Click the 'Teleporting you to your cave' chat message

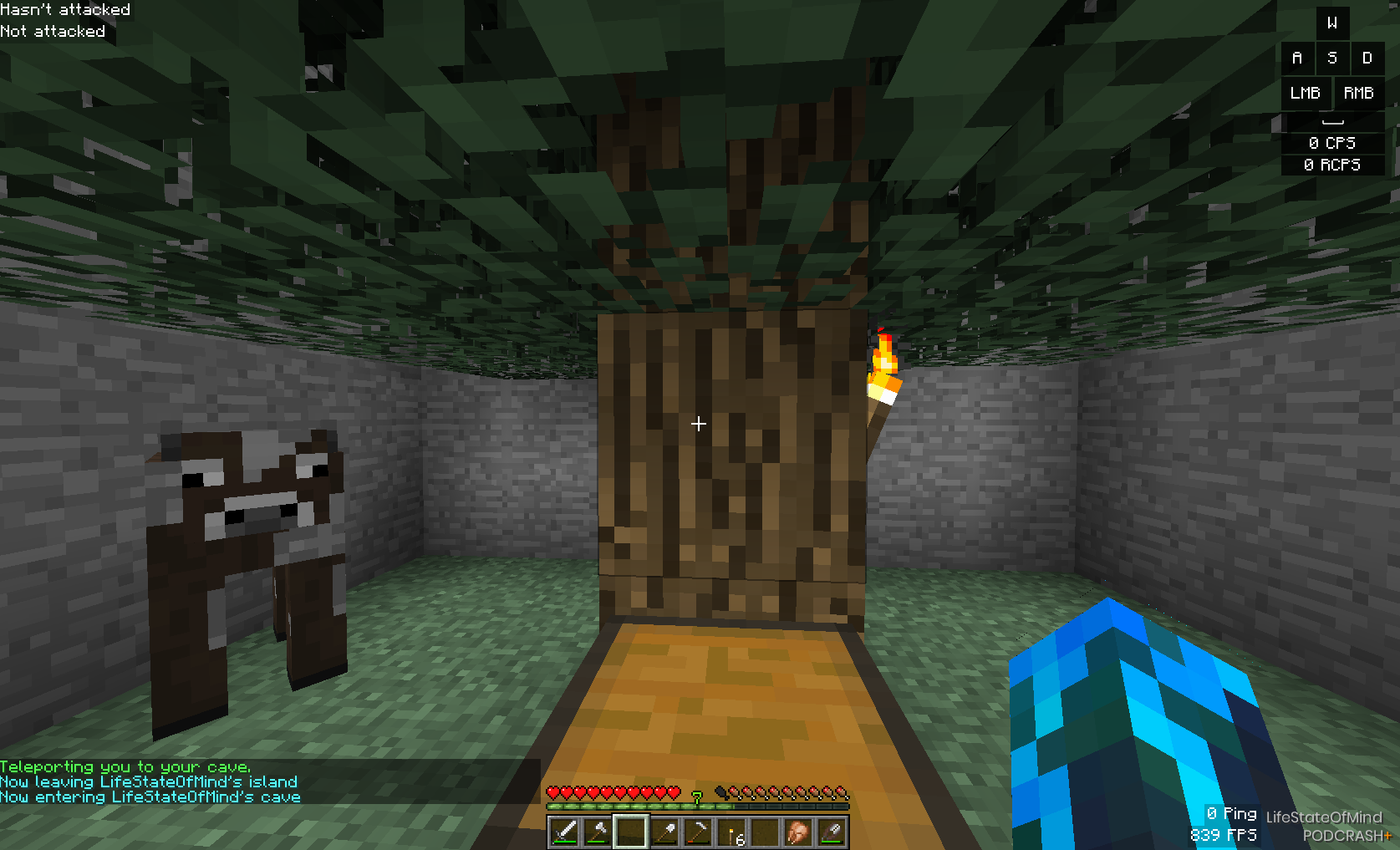point(125,766)
